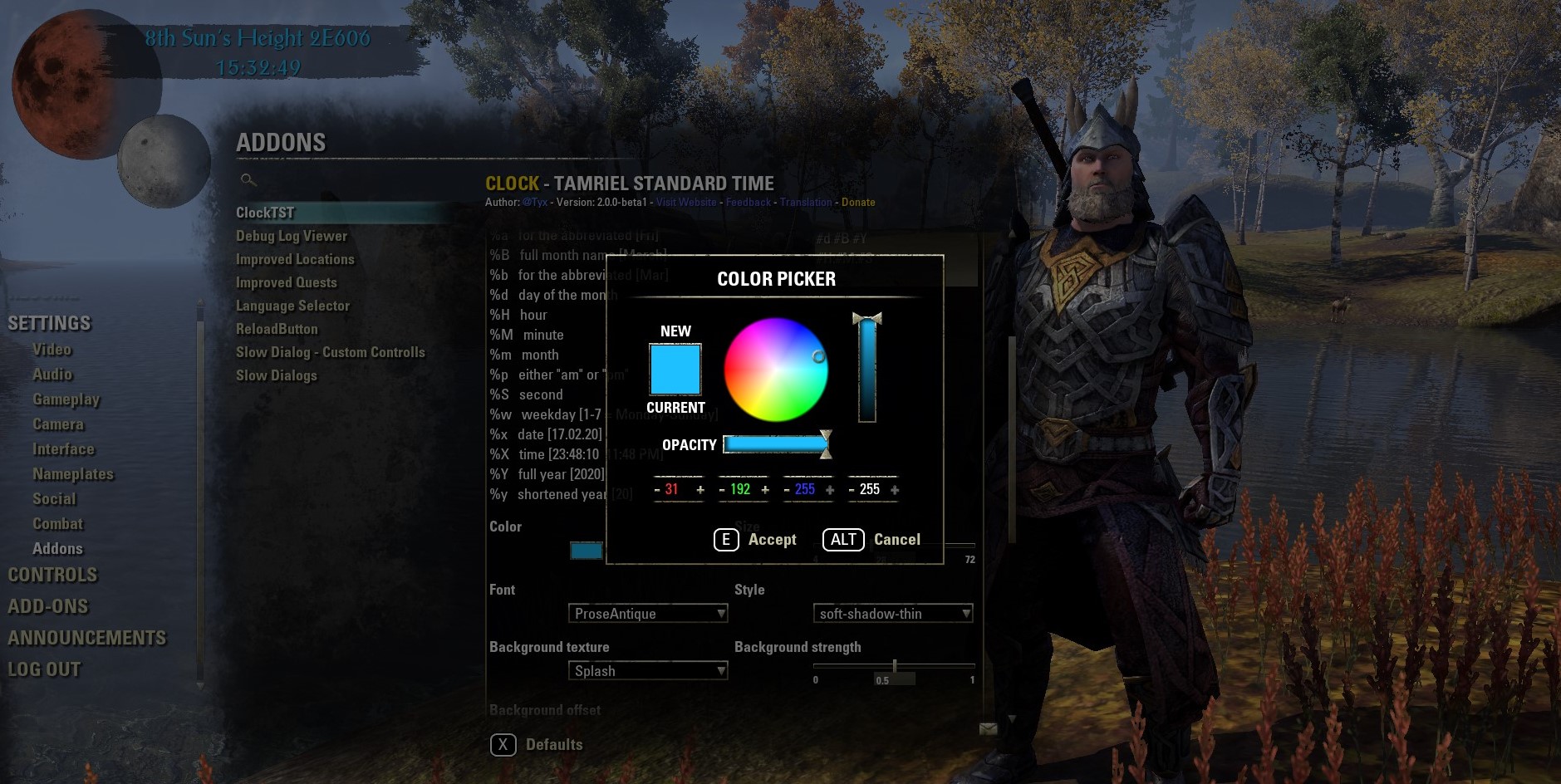Select the Debug Log Viewer addon
Screen dimensions: 1561x784
point(291,236)
